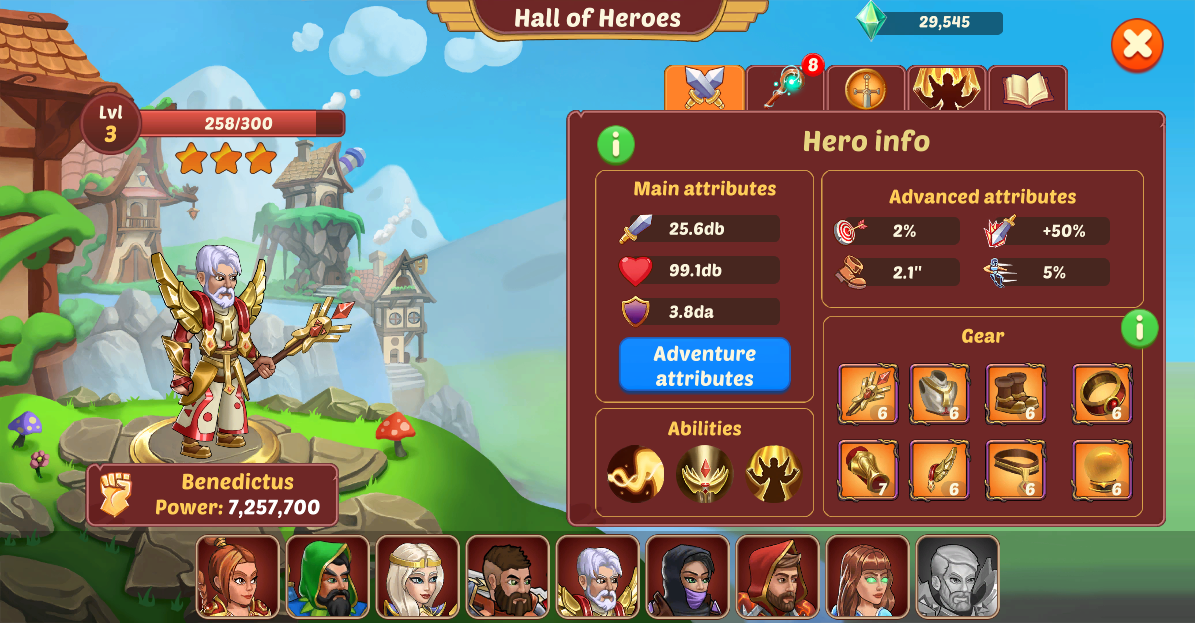Close the Hall of Heroes screen
This screenshot has height=623, width=1195.
(1137, 45)
